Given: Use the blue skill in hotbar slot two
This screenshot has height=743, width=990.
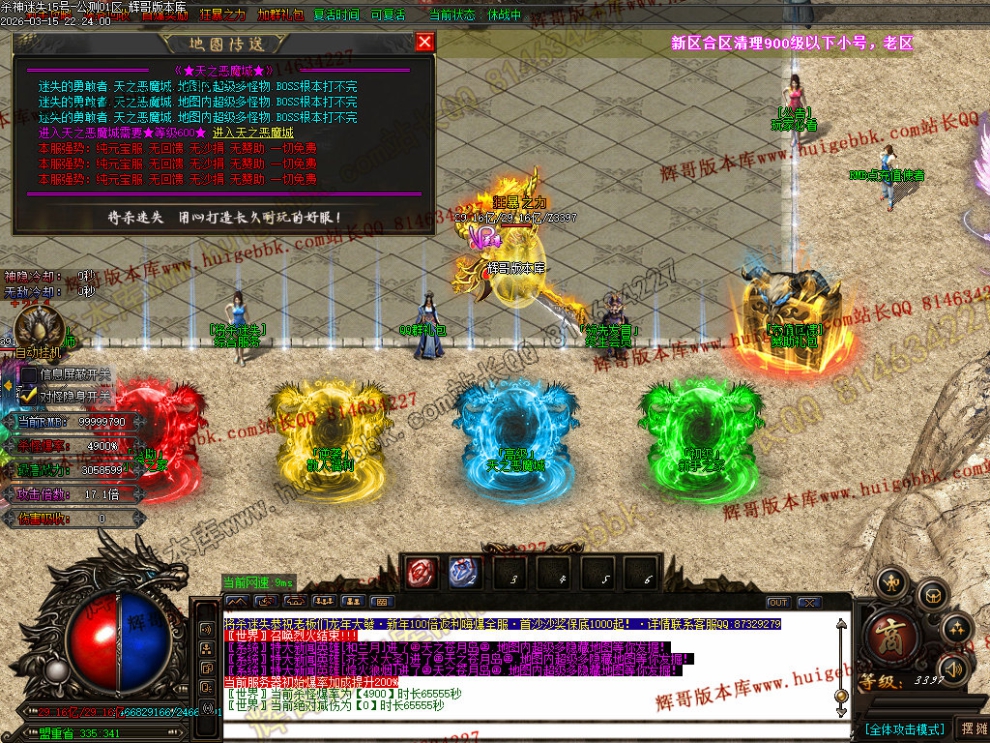Looking at the screenshot, I should tap(462, 573).
